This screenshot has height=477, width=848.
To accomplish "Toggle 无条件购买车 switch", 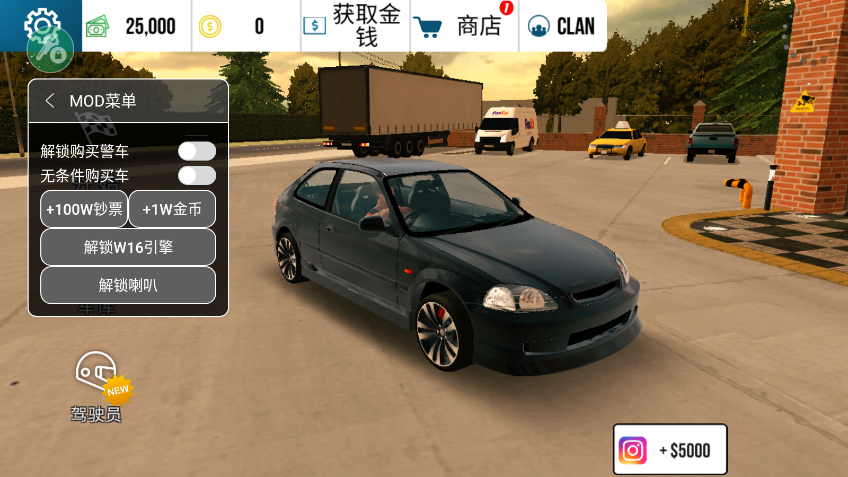I will pyautogui.click(x=197, y=176).
